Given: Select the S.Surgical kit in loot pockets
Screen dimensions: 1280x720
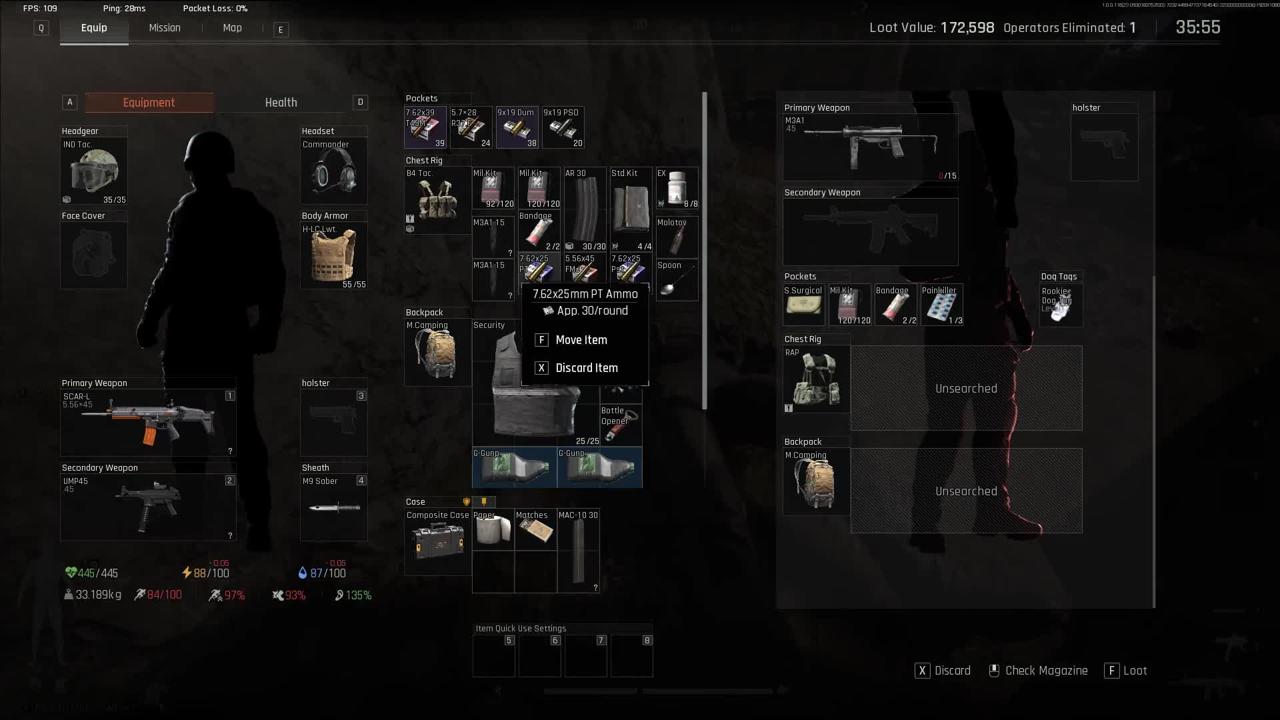Looking at the screenshot, I should (x=804, y=305).
